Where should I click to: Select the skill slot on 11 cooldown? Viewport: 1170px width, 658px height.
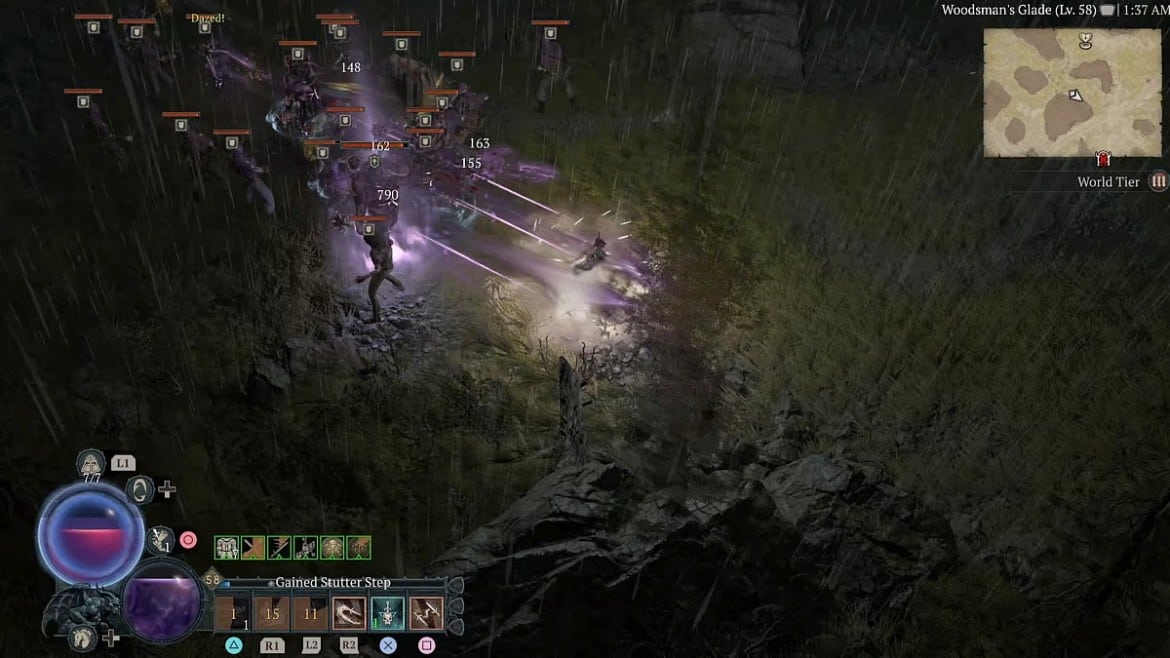coord(311,613)
